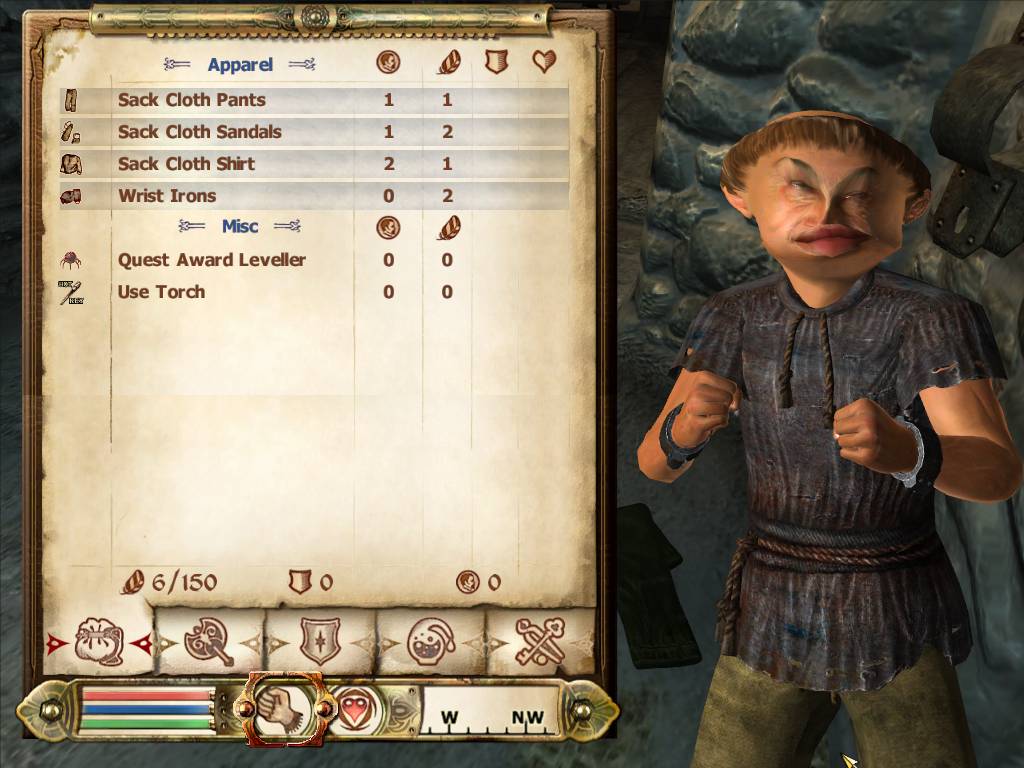This screenshot has width=1024, height=768.
Task: Select the Sack Cloth Pants row
Action: pos(192,100)
